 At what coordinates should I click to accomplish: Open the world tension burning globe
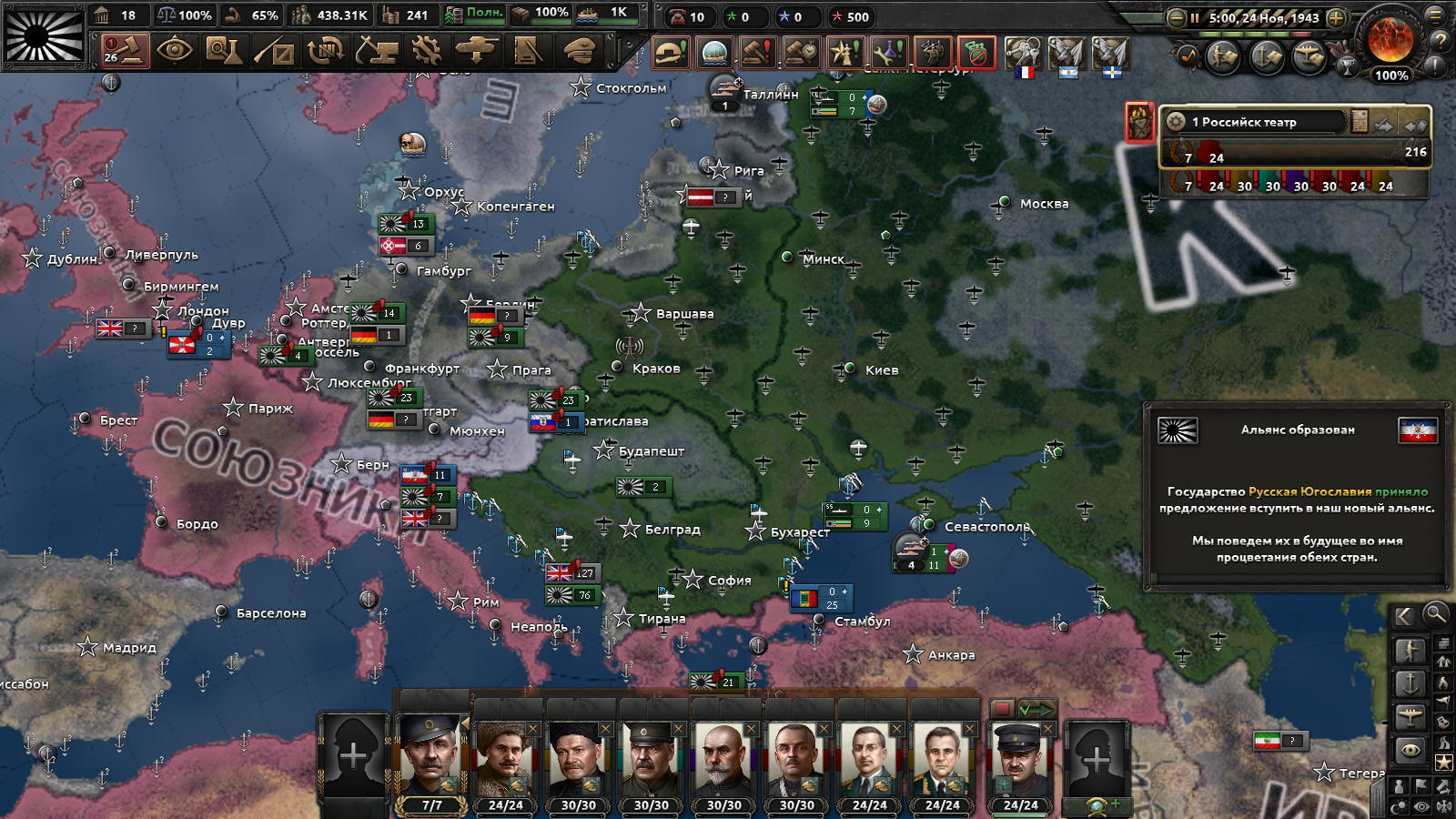click(x=1390, y=41)
